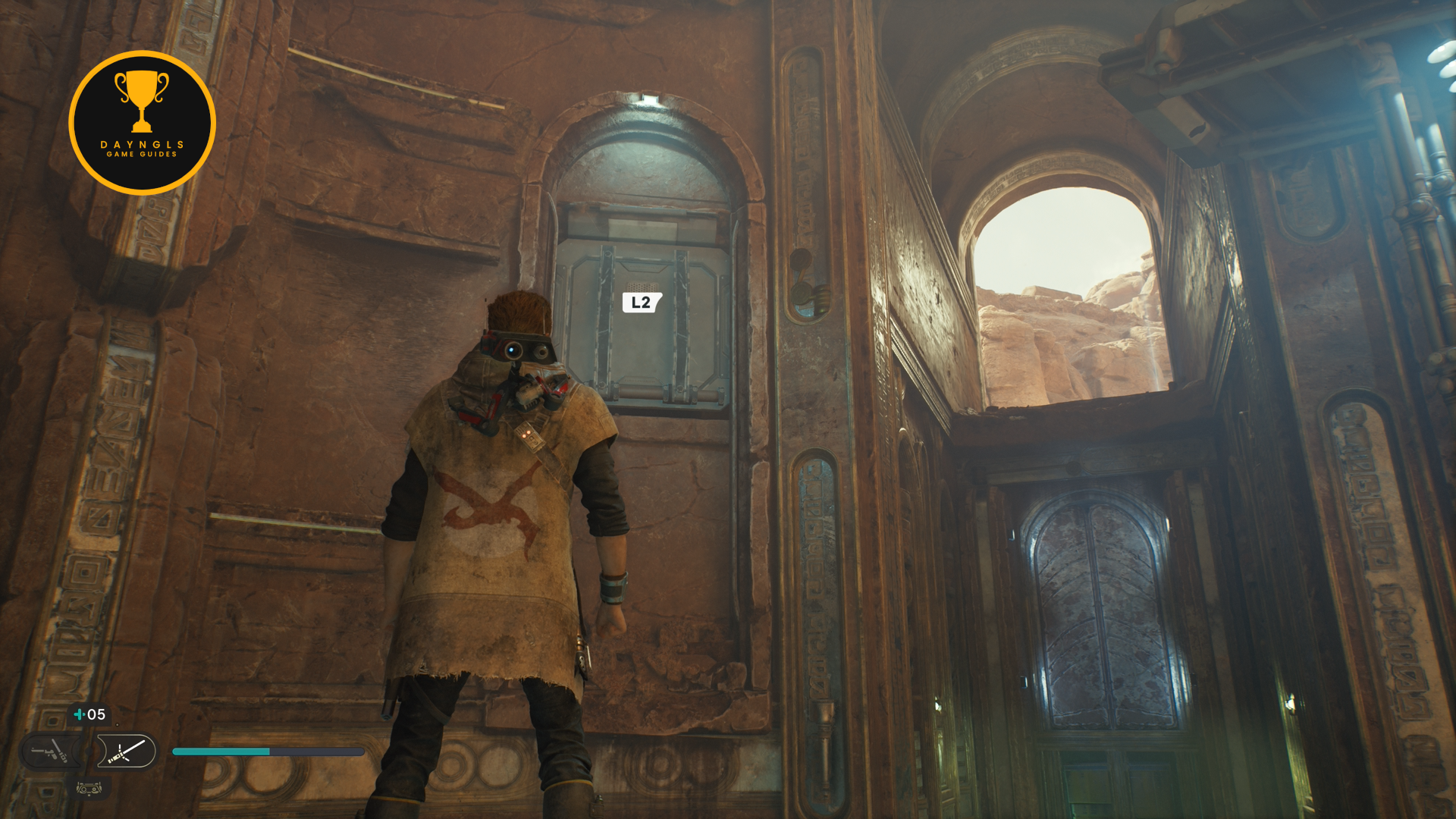Use the stim canister icon
1456x819 pixels.
[x=80, y=714]
